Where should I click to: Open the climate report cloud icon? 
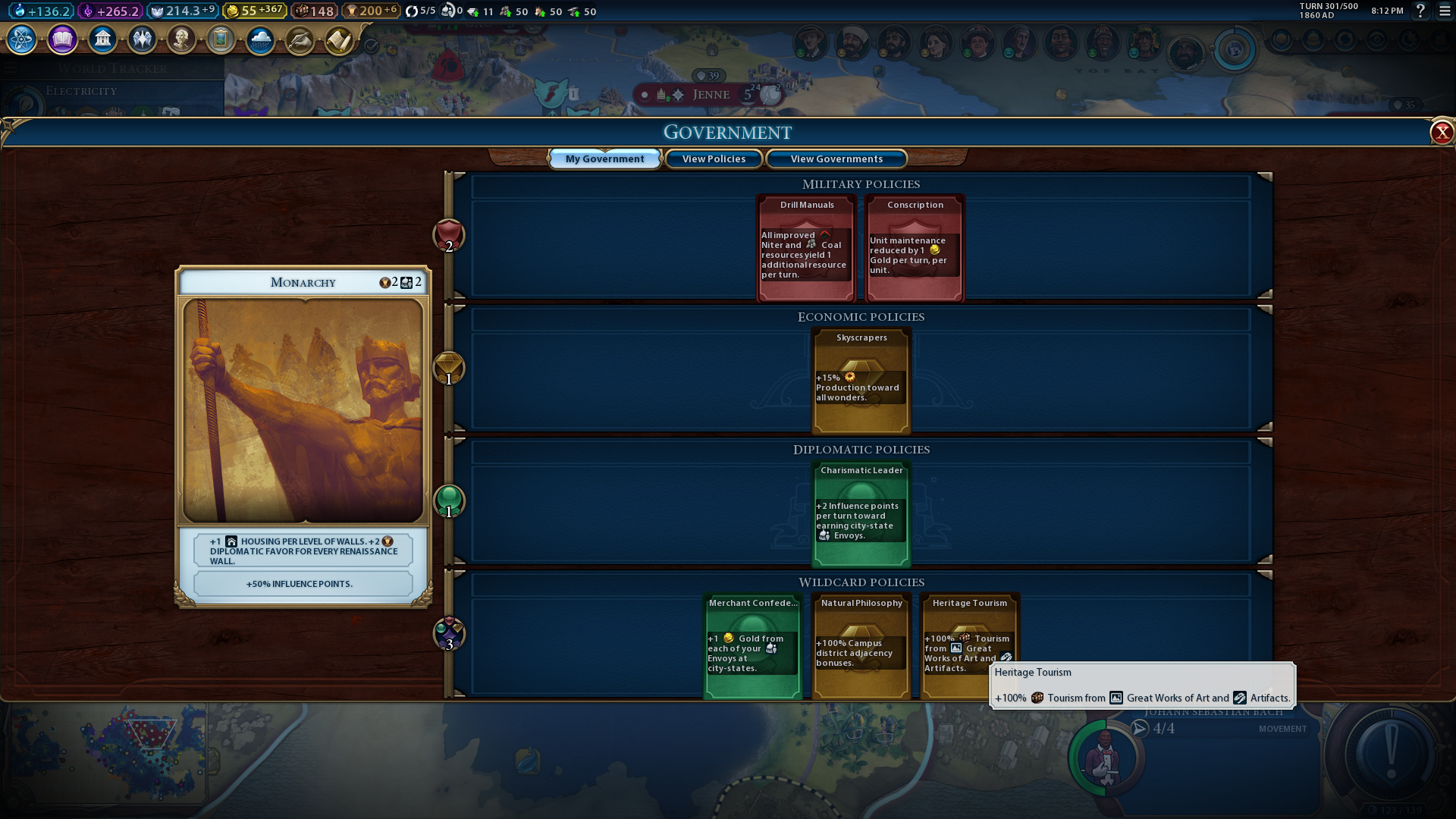tap(260, 39)
